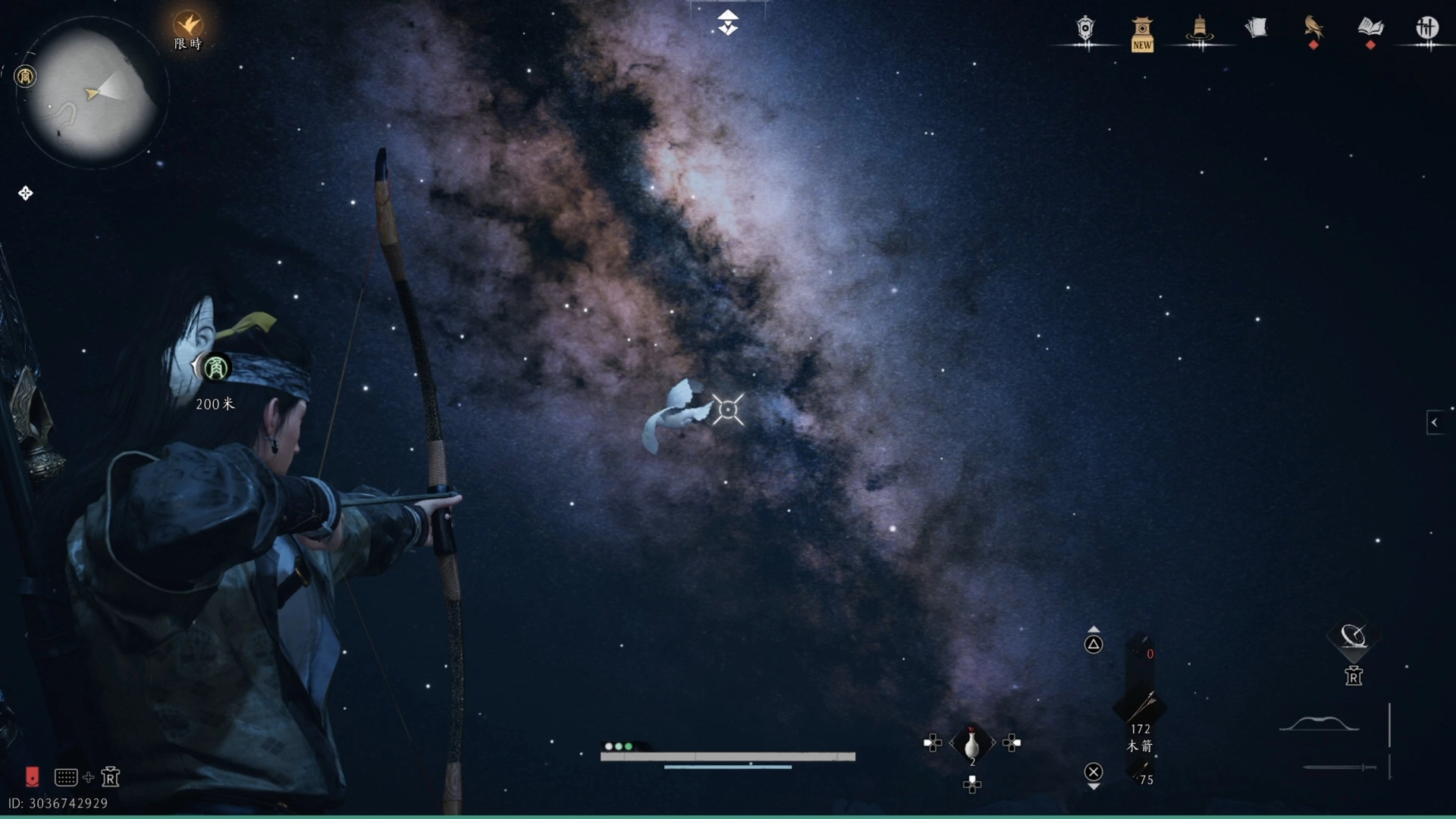Screen dimensions: 1456x819
Task: Open the 限時 limited-time event icon
Action: (187, 27)
